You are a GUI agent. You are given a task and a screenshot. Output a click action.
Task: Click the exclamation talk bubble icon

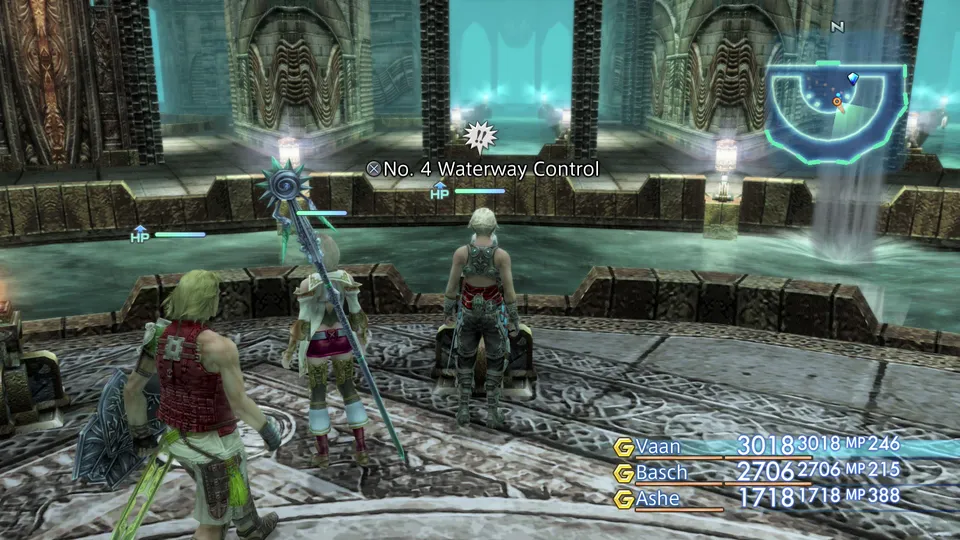[x=482, y=135]
